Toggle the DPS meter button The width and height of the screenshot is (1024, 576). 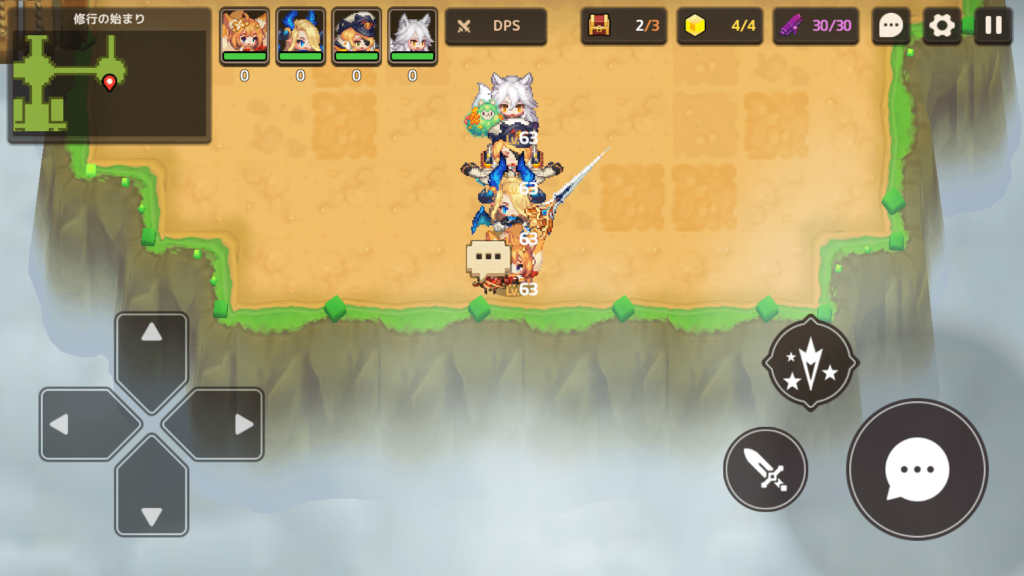click(496, 26)
